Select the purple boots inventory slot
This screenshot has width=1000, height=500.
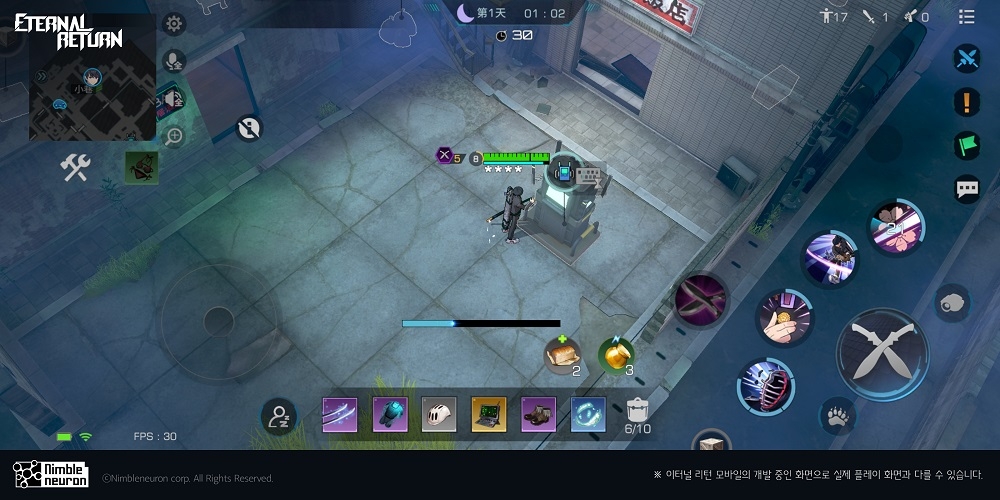click(539, 414)
